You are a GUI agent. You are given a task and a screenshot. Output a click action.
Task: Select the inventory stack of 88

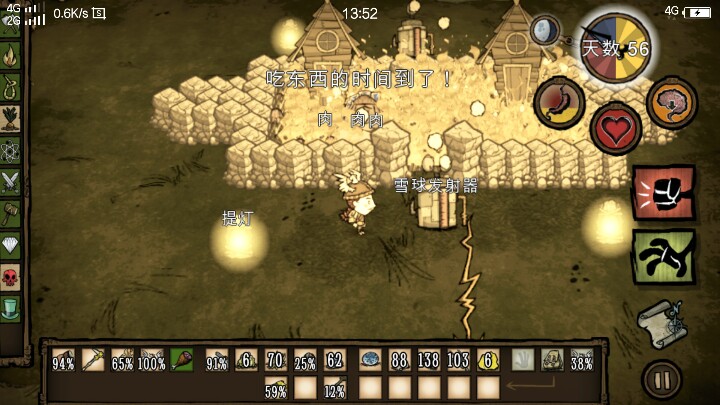tap(399, 359)
